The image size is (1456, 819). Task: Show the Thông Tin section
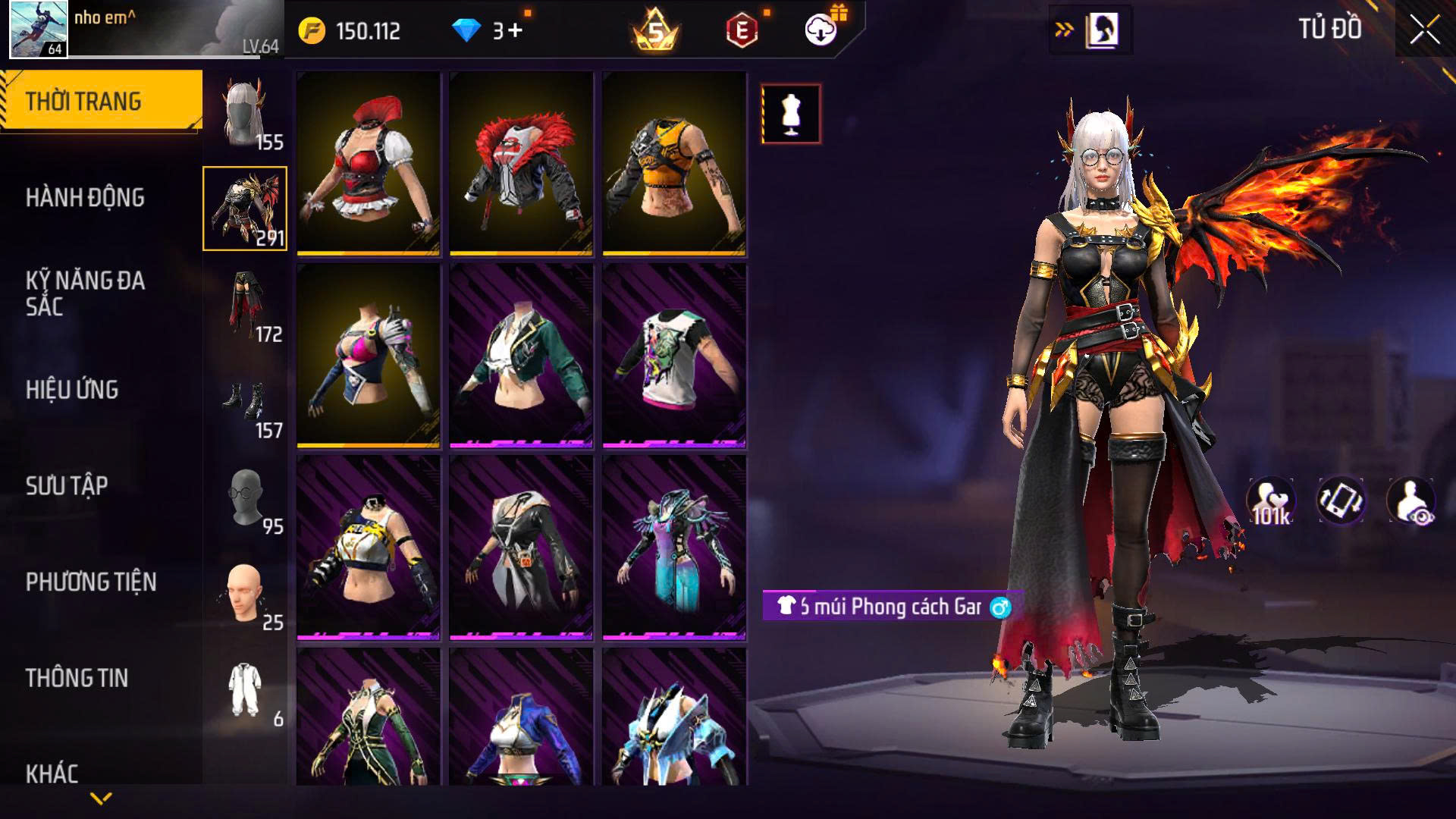coord(77,678)
